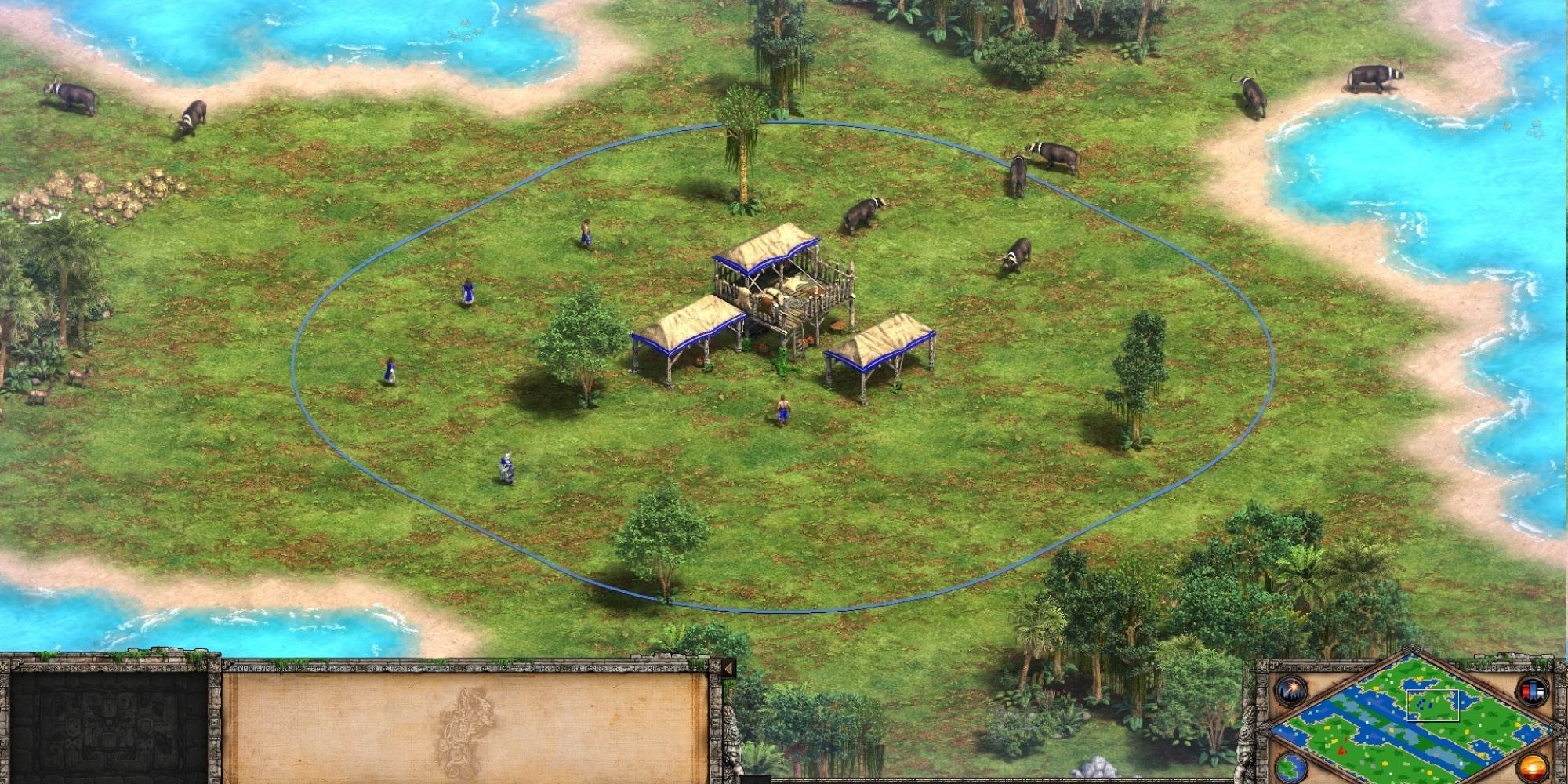Select the water buffalo grazing near the Town Center
This screenshot has height=784, width=1568.
coord(862,216)
